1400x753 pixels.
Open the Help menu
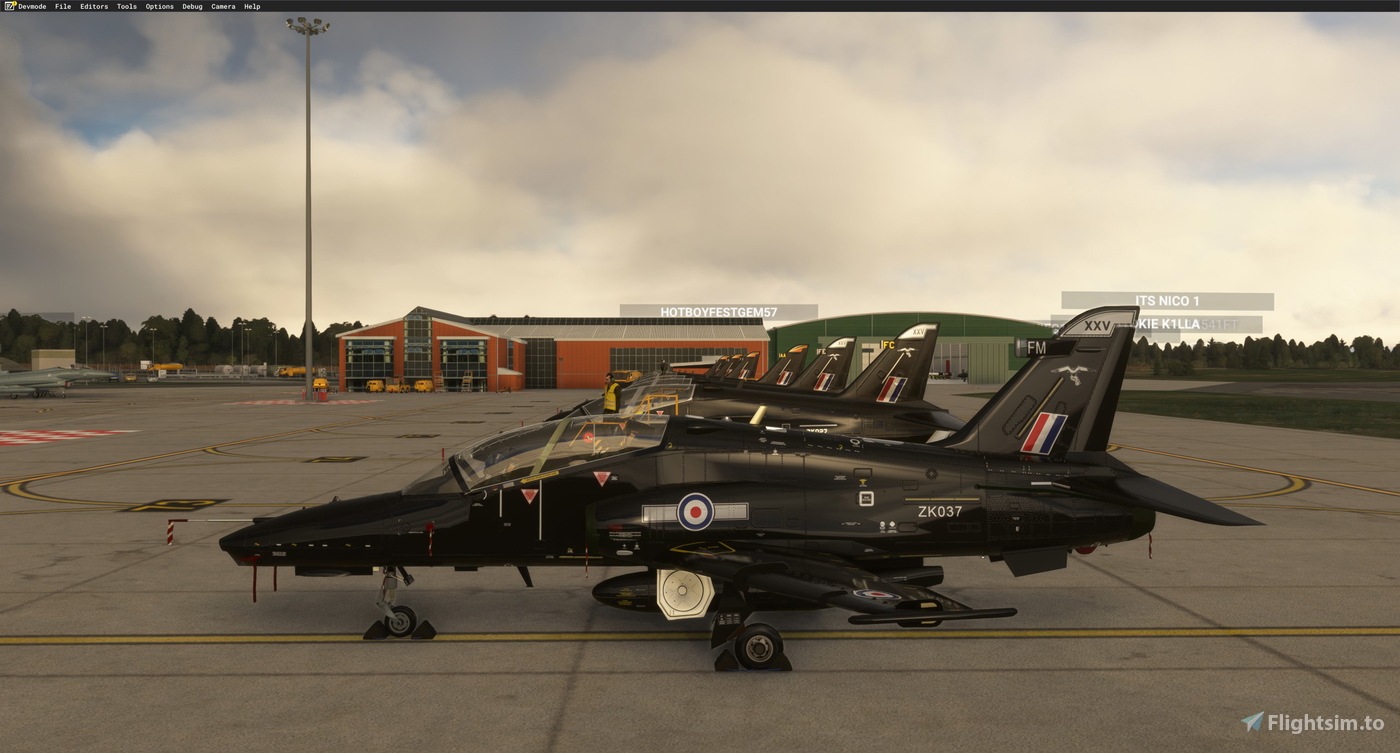click(x=250, y=5)
